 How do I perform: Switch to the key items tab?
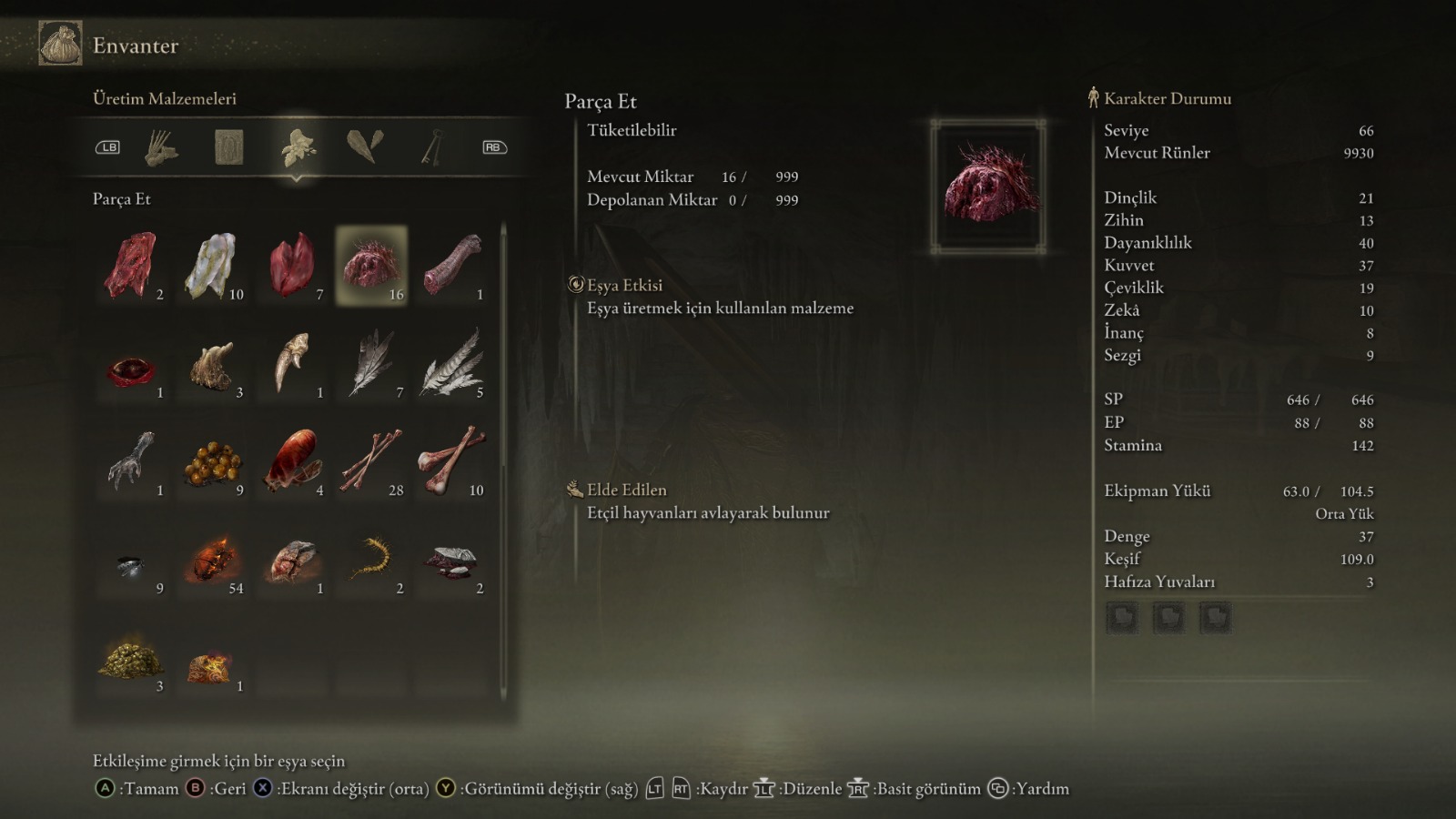tap(431, 147)
